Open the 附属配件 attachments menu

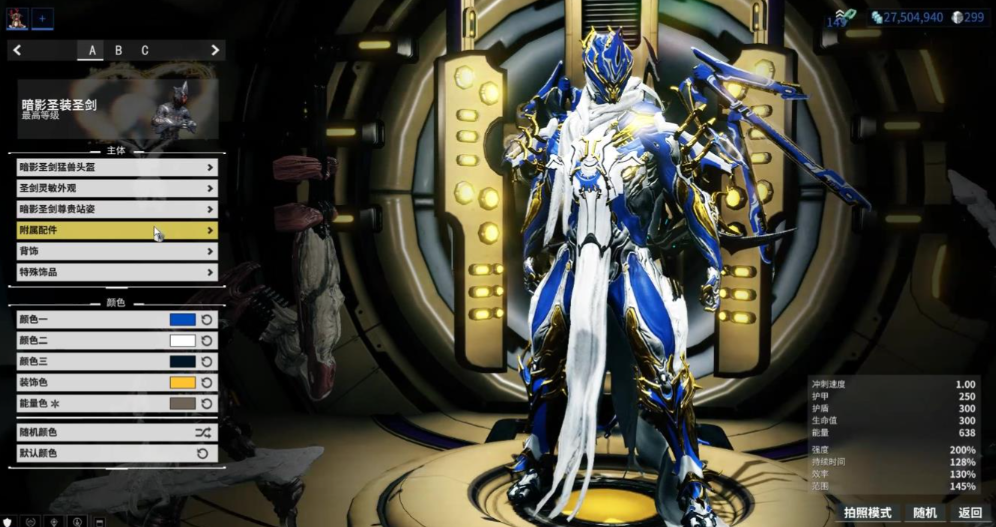116,230
